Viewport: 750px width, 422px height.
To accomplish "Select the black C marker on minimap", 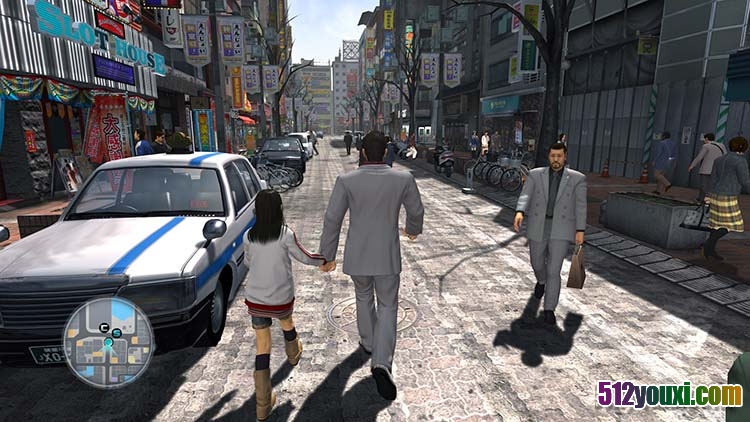I will (104, 328).
